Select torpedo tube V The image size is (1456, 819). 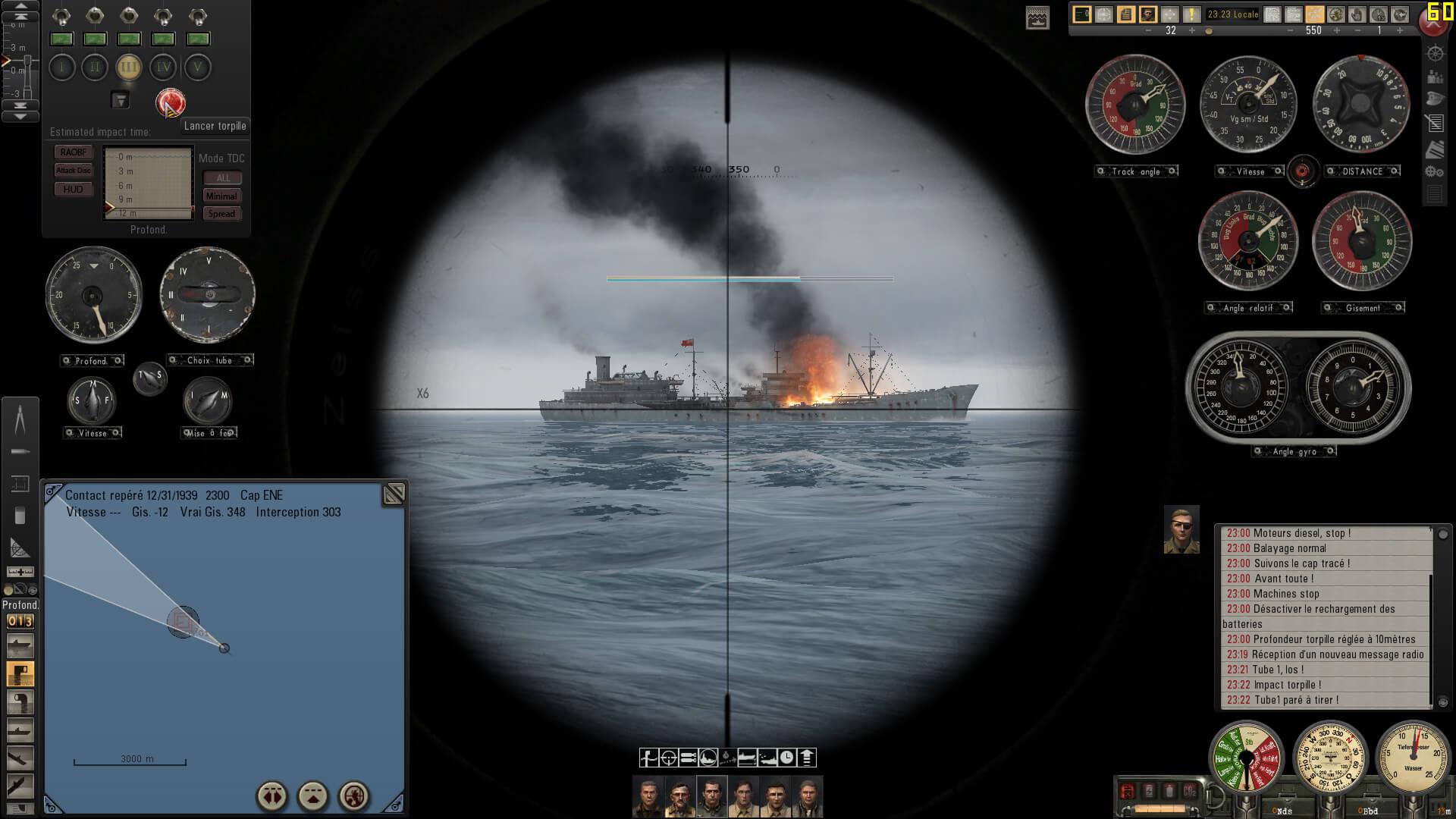(x=197, y=67)
